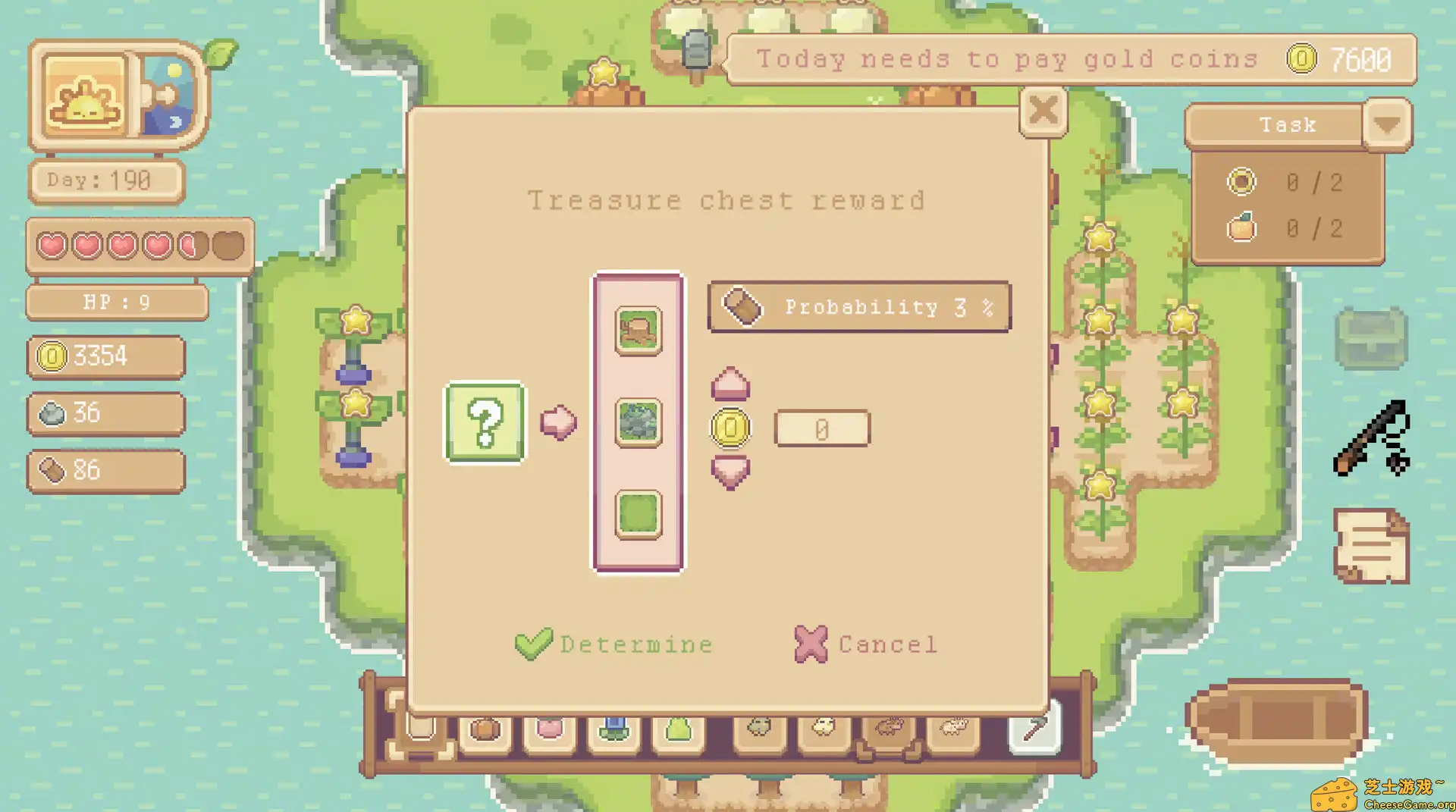Select the apple item in the hotbar
This screenshot has width=1456, height=812.
click(549, 728)
